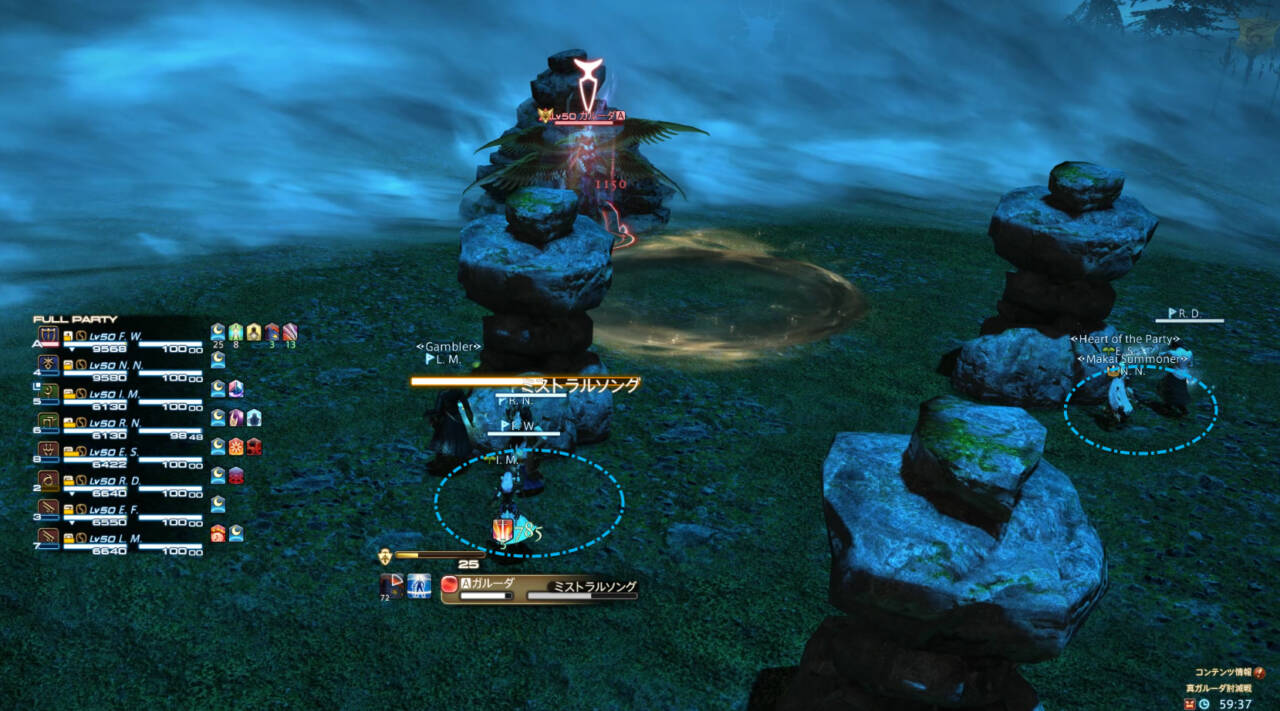
Task: Click the red angry-face icon beside the duty timer
Action: pos(1189,704)
